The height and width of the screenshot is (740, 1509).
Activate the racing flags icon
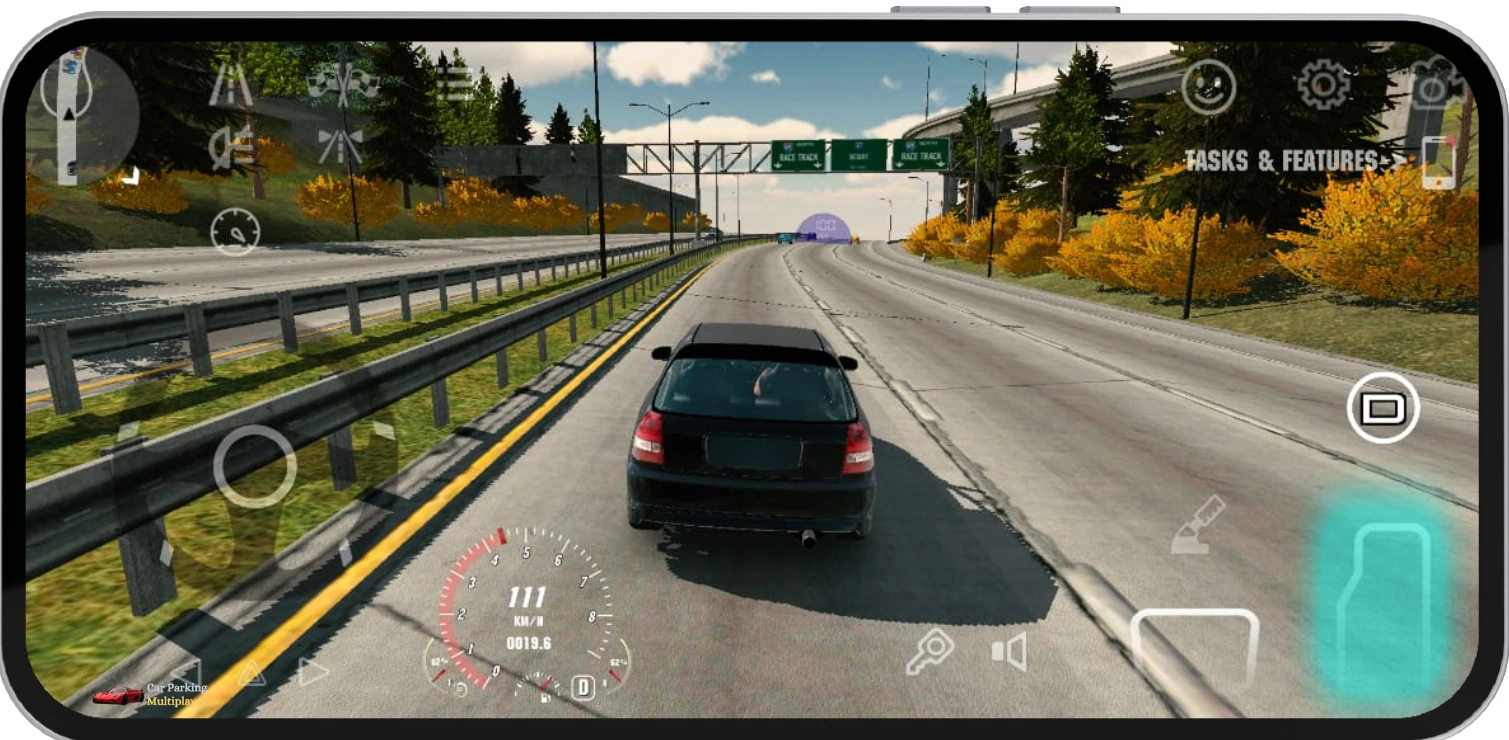[x=342, y=84]
